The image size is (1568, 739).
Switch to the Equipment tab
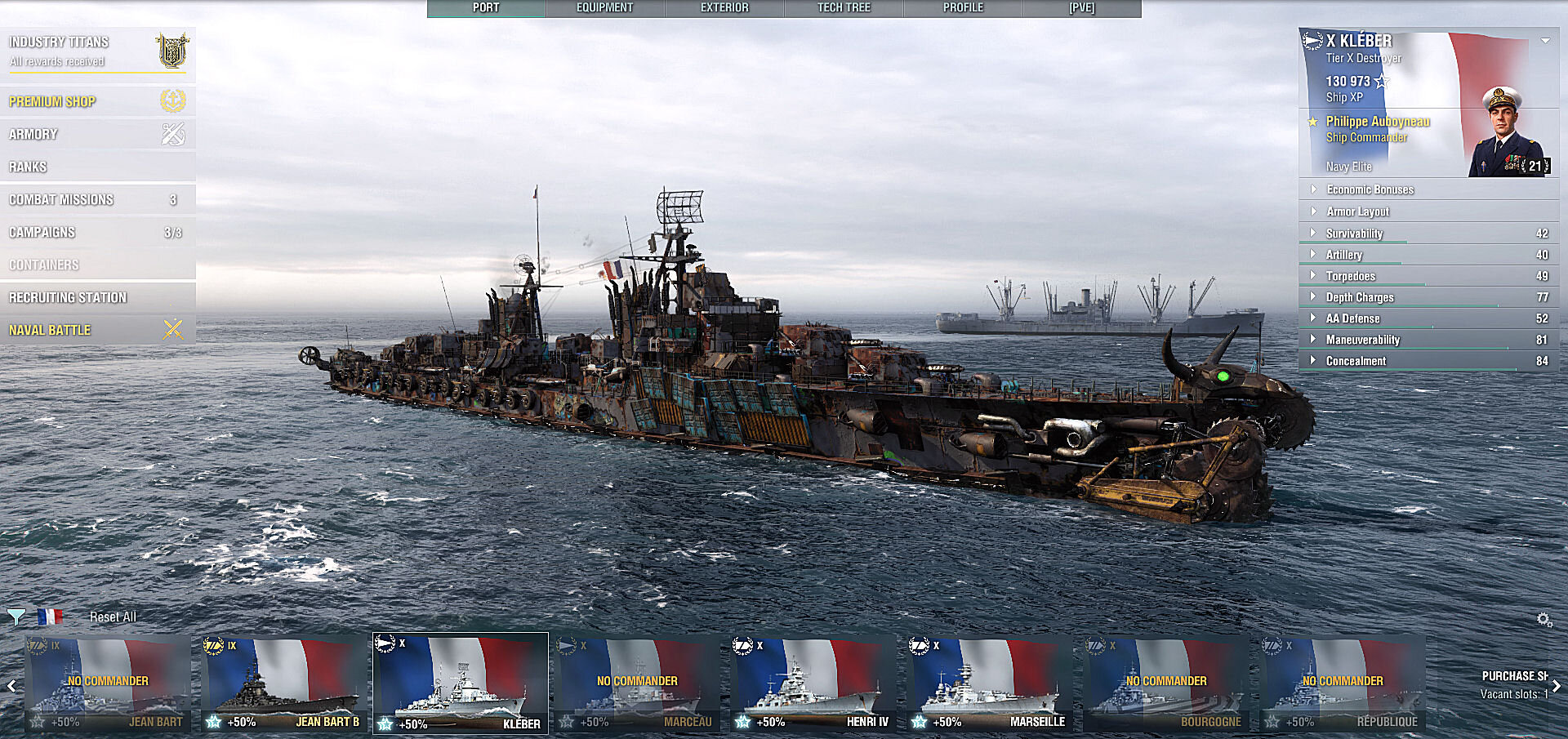(x=605, y=8)
